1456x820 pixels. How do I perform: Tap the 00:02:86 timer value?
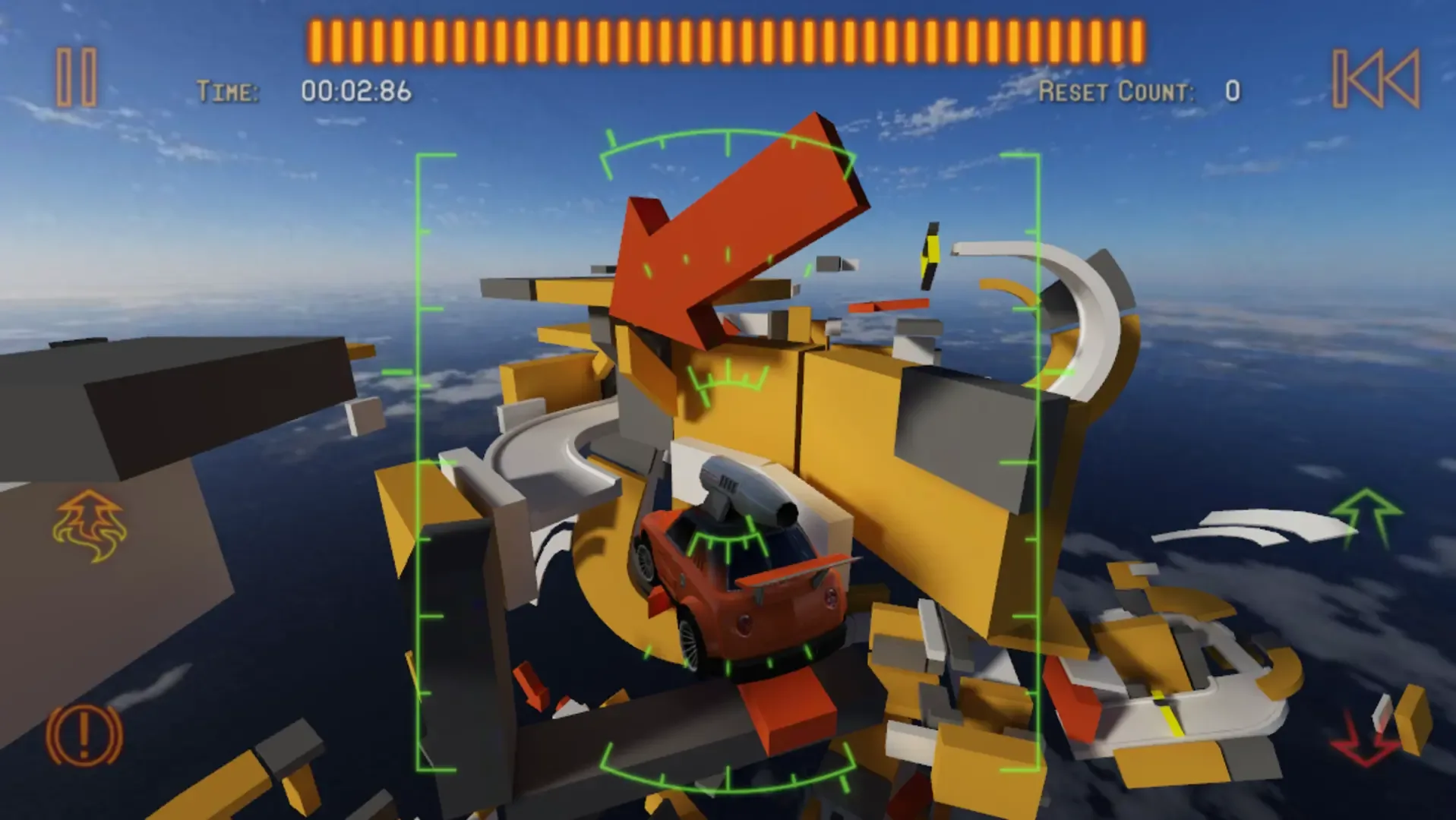click(355, 91)
